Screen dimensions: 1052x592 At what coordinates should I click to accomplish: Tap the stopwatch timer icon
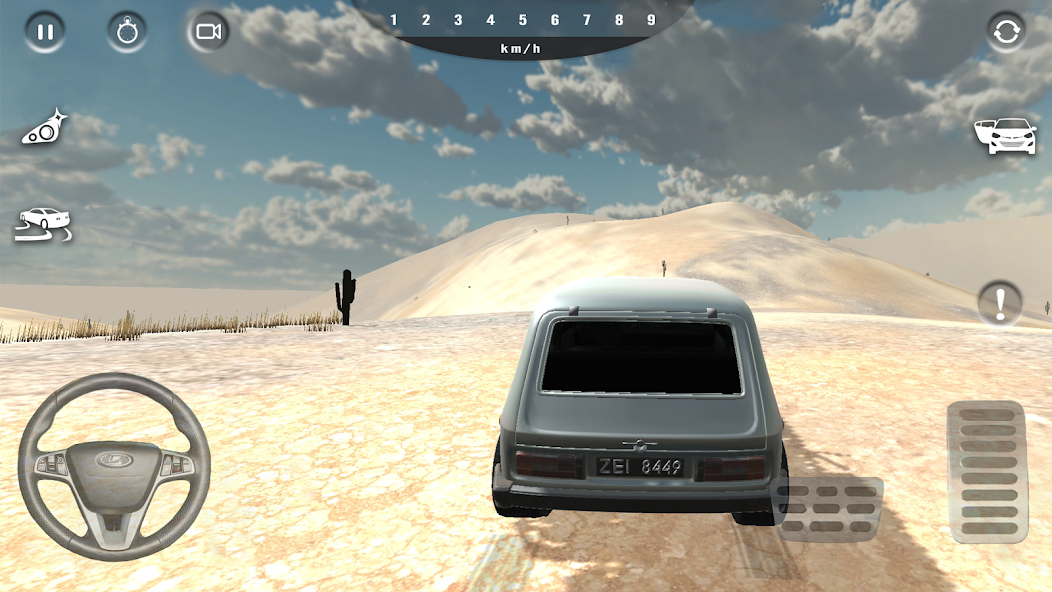(x=127, y=31)
